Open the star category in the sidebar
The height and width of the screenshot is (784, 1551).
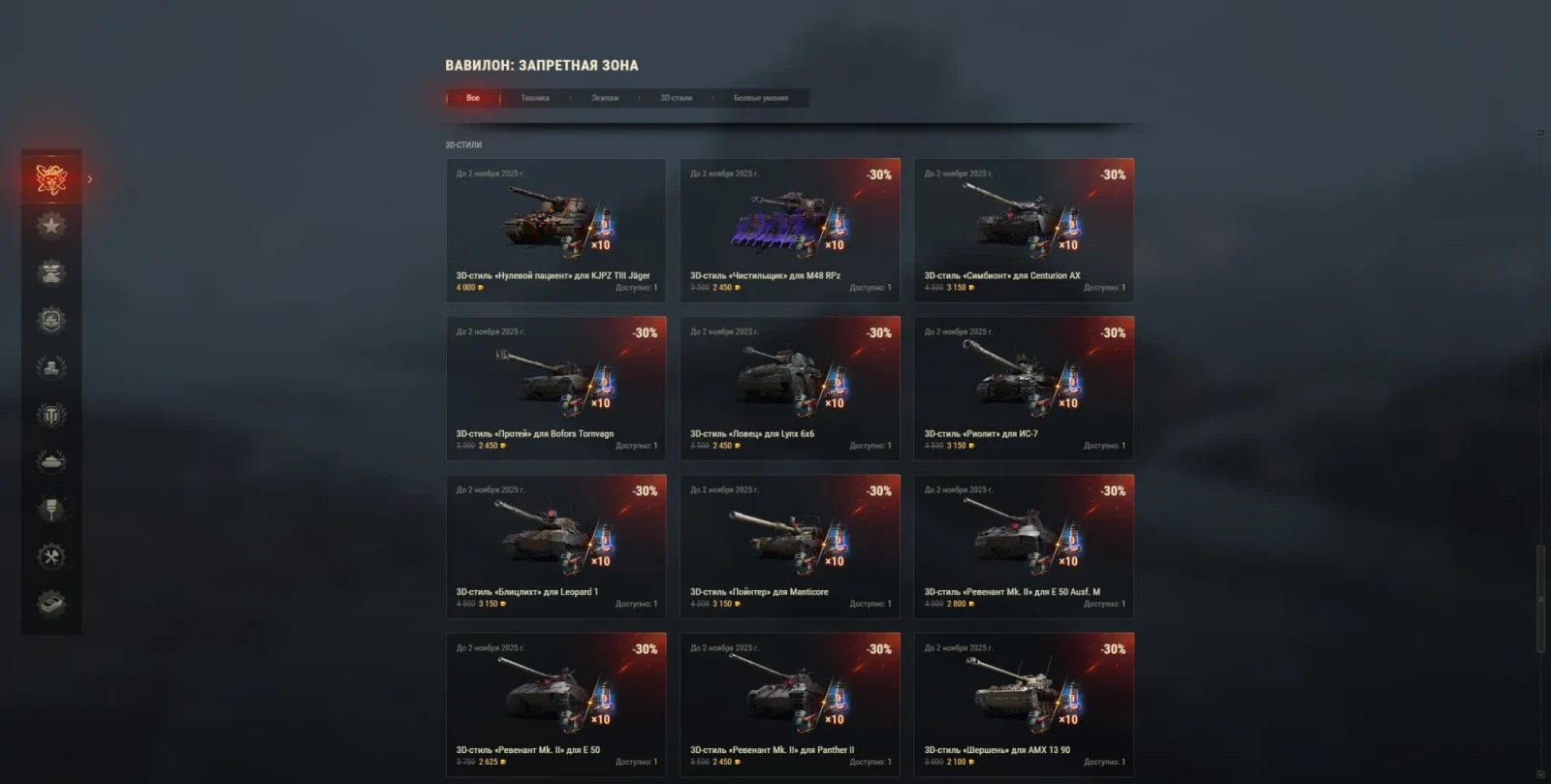point(51,226)
